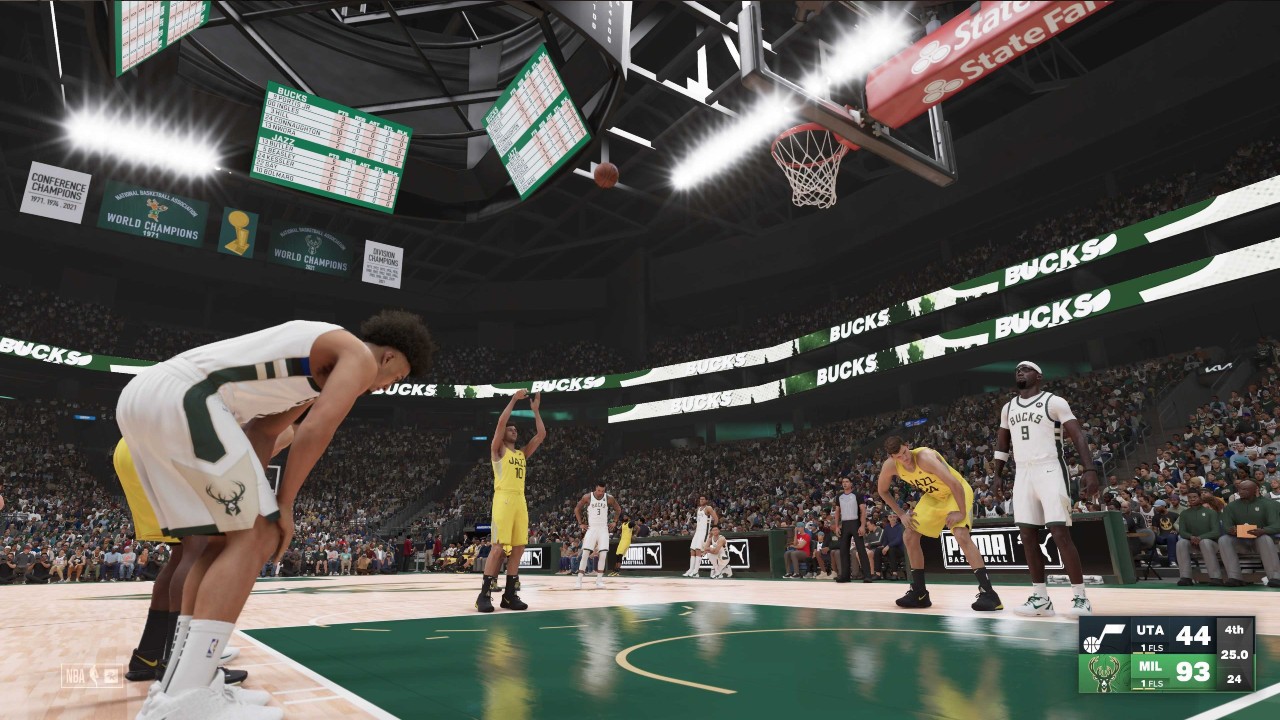Enable the 4th quarter indicator on the scoreboard
Screen dimensions: 1280x720
tap(1234, 630)
